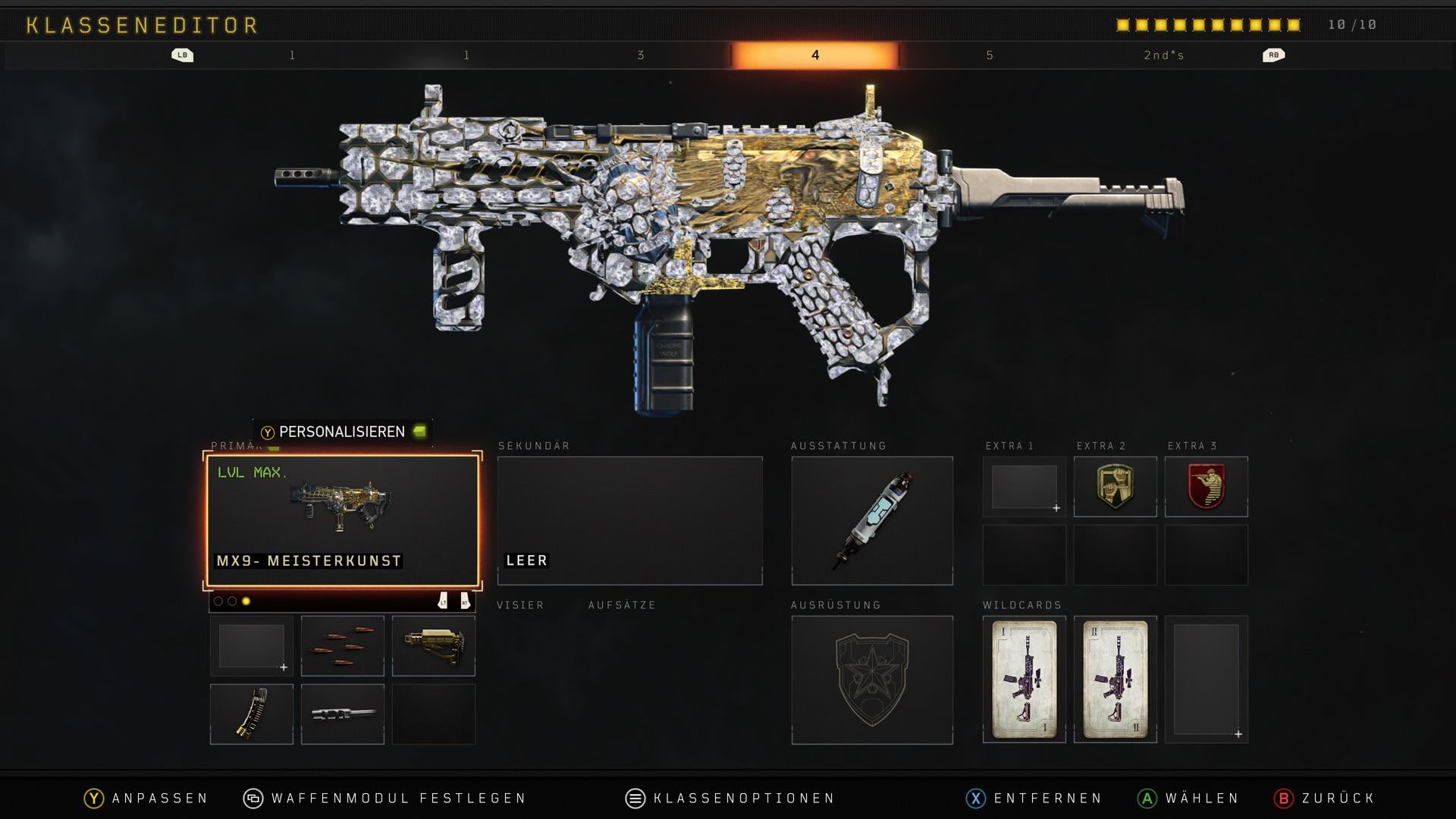Viewport: 1456px width, 819px height.
Task: Switch to class tab 5
Action: coord(990,55)
